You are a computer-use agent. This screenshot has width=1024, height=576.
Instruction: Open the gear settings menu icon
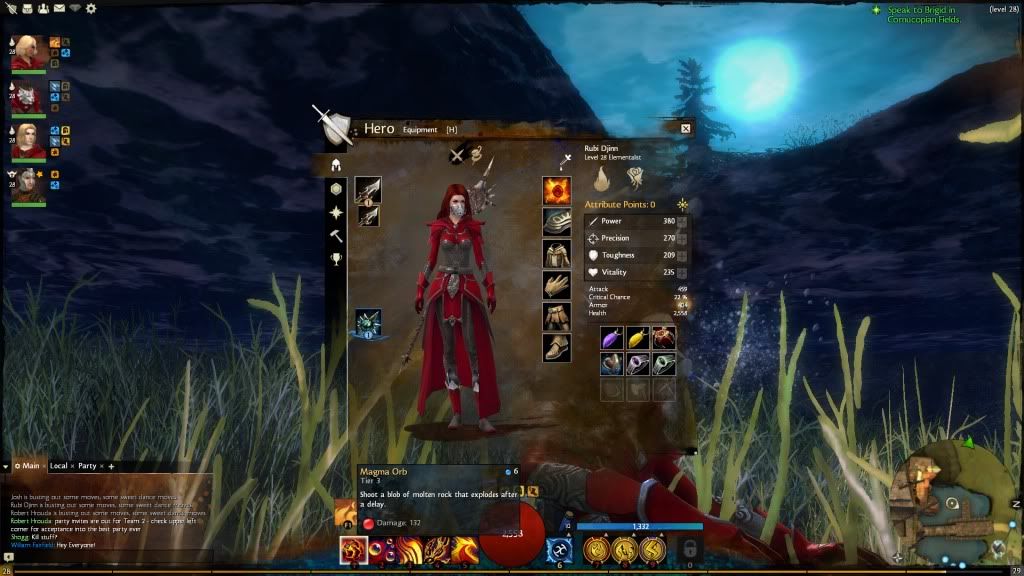91,8
